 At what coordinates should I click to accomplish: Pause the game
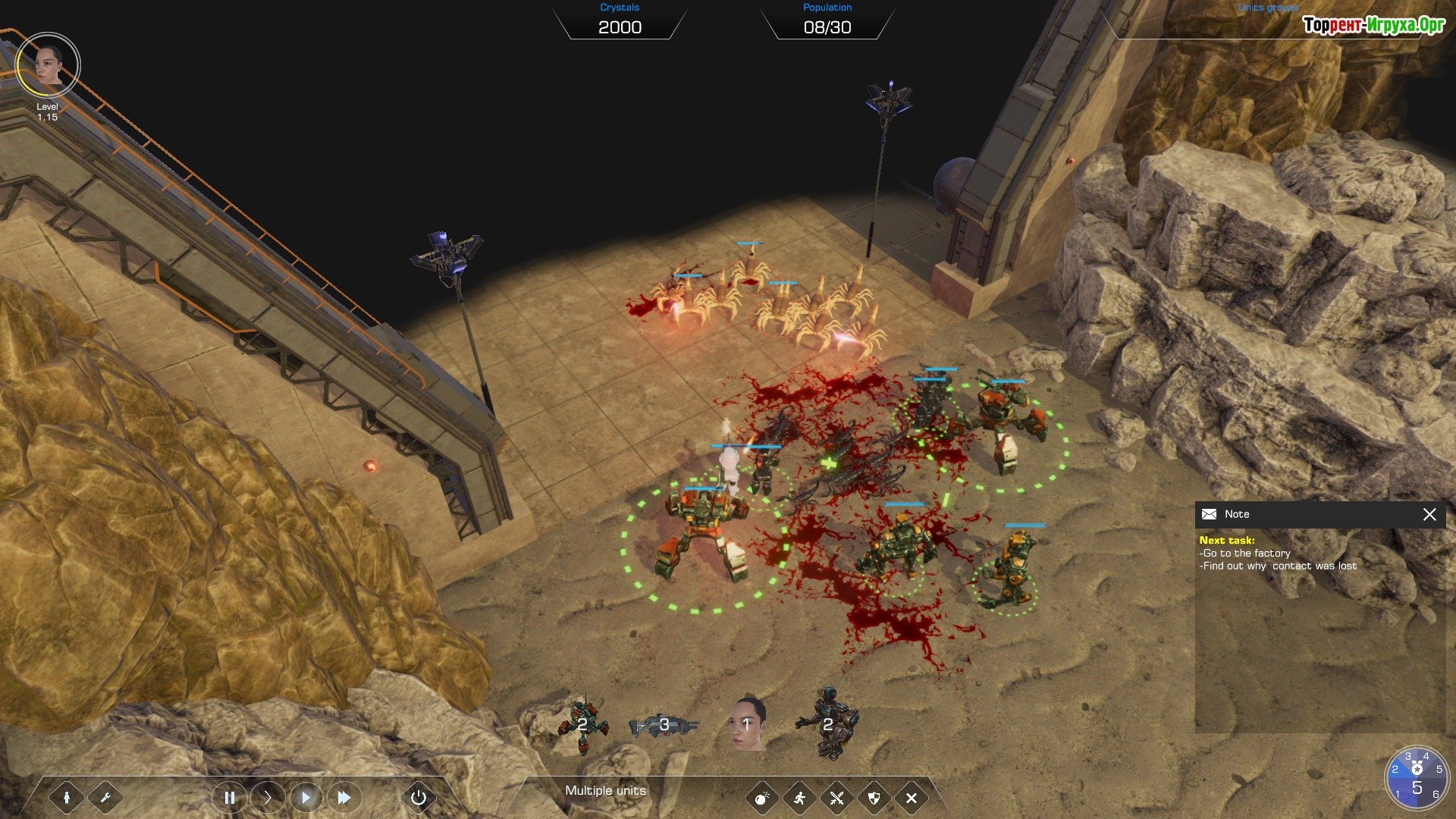tap(229, 797)
